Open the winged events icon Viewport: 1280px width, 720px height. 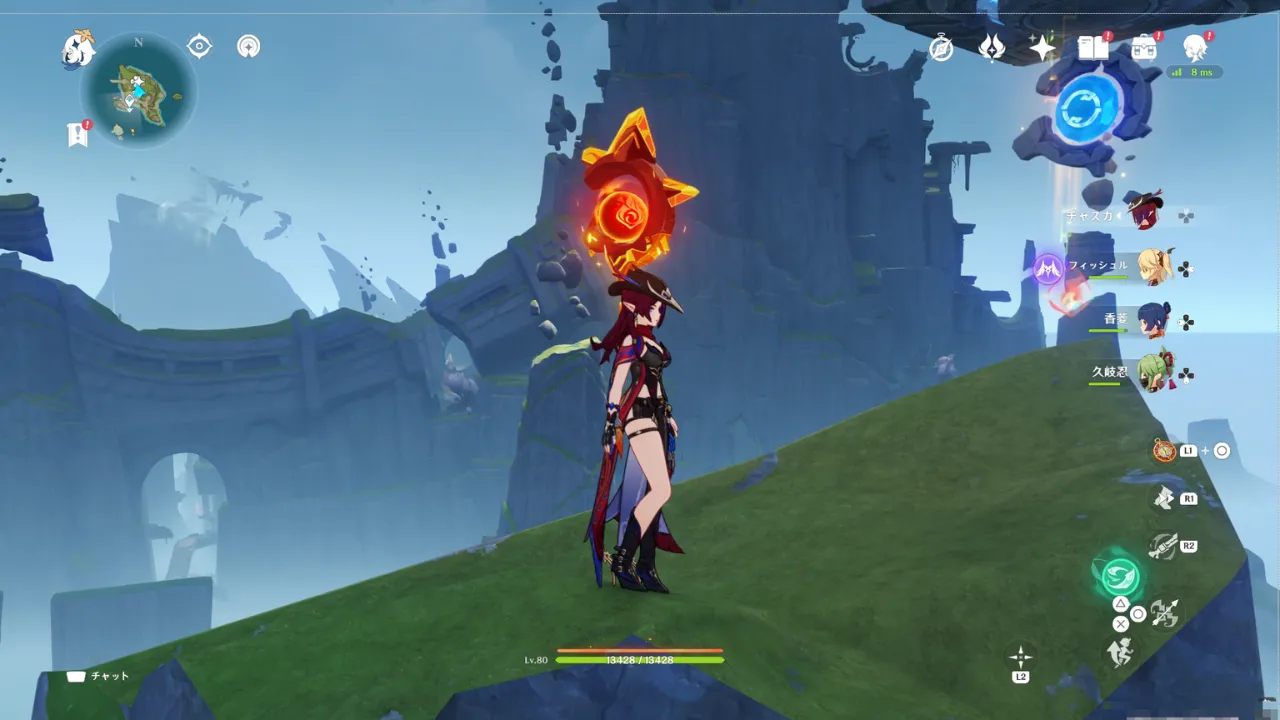tap(991, 47)
